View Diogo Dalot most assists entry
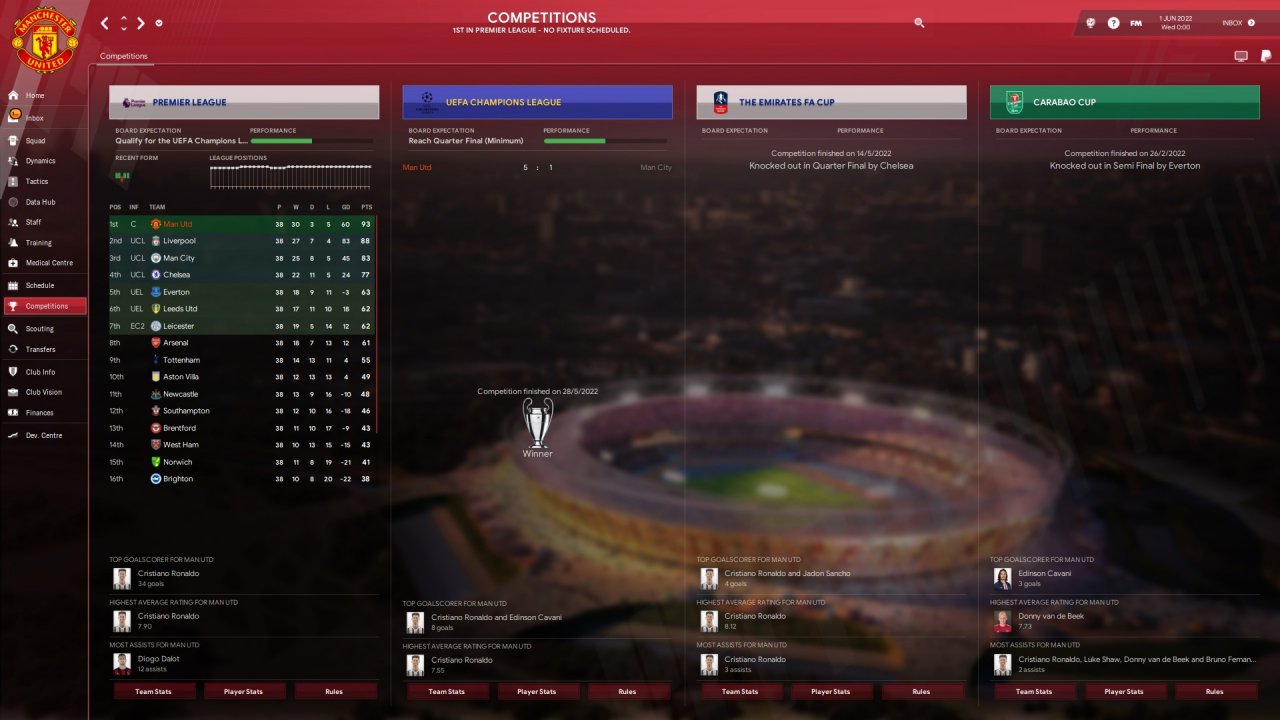This screenshot has height=720, width=1280. pyautogui.click(x=159, y=659)
